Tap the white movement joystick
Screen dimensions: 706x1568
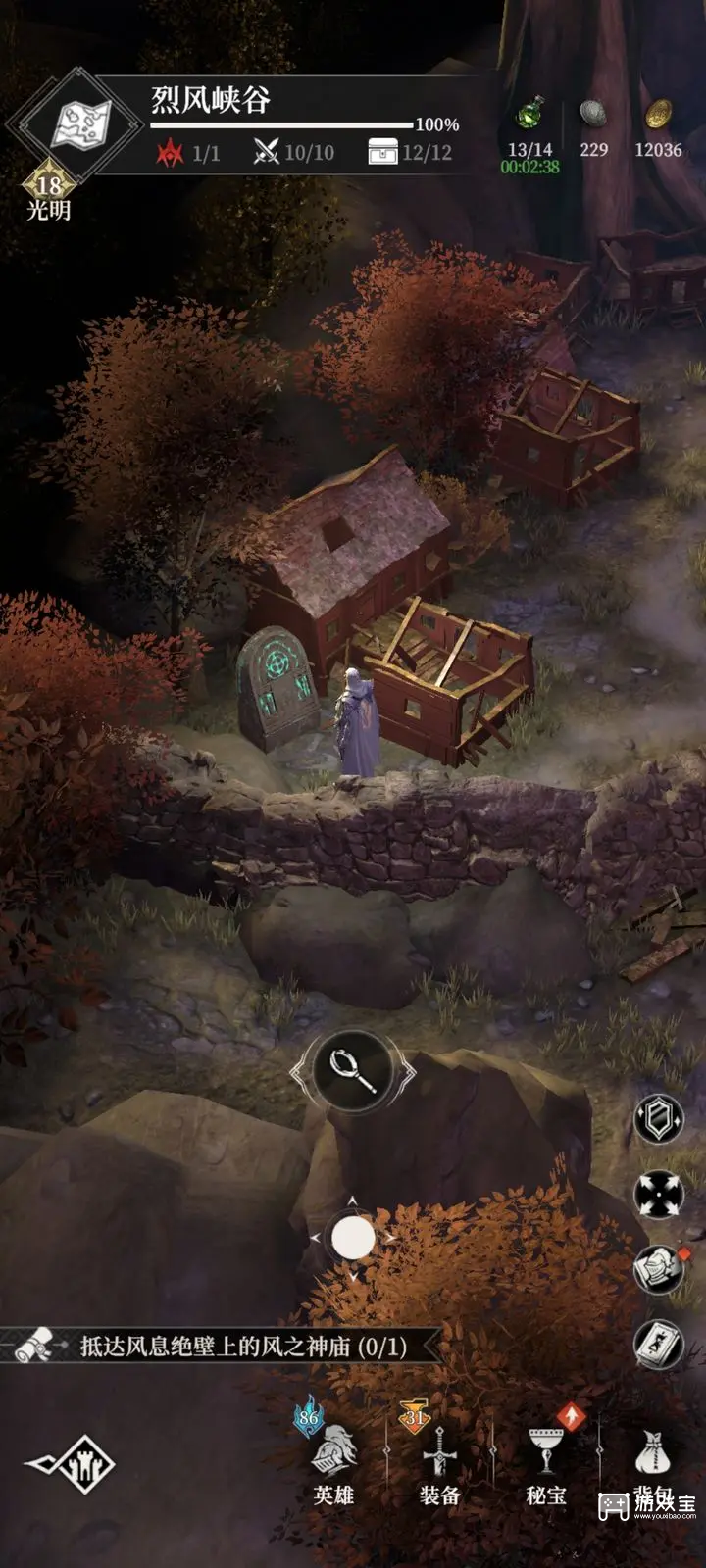[353, 1239]
